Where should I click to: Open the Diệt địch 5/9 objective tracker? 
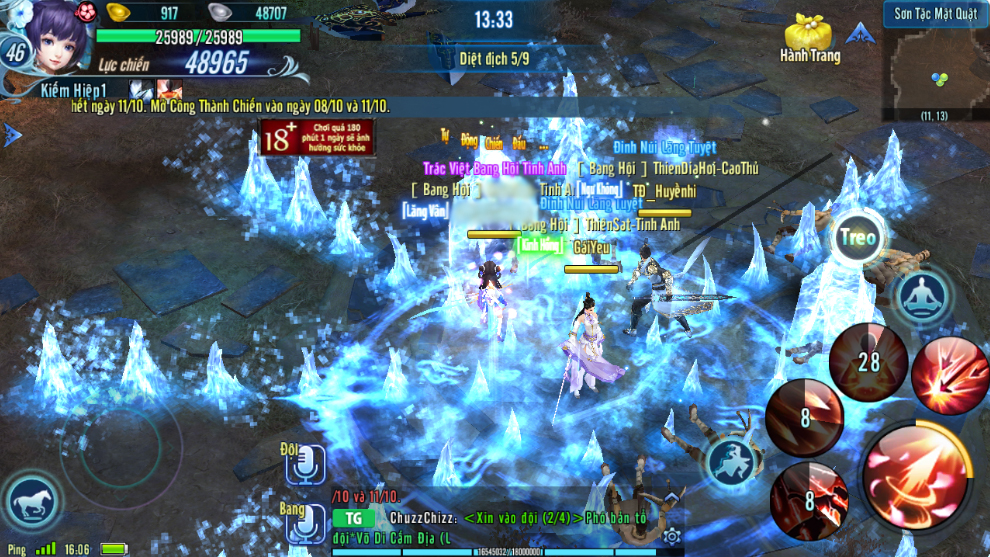tap(493, 58)
